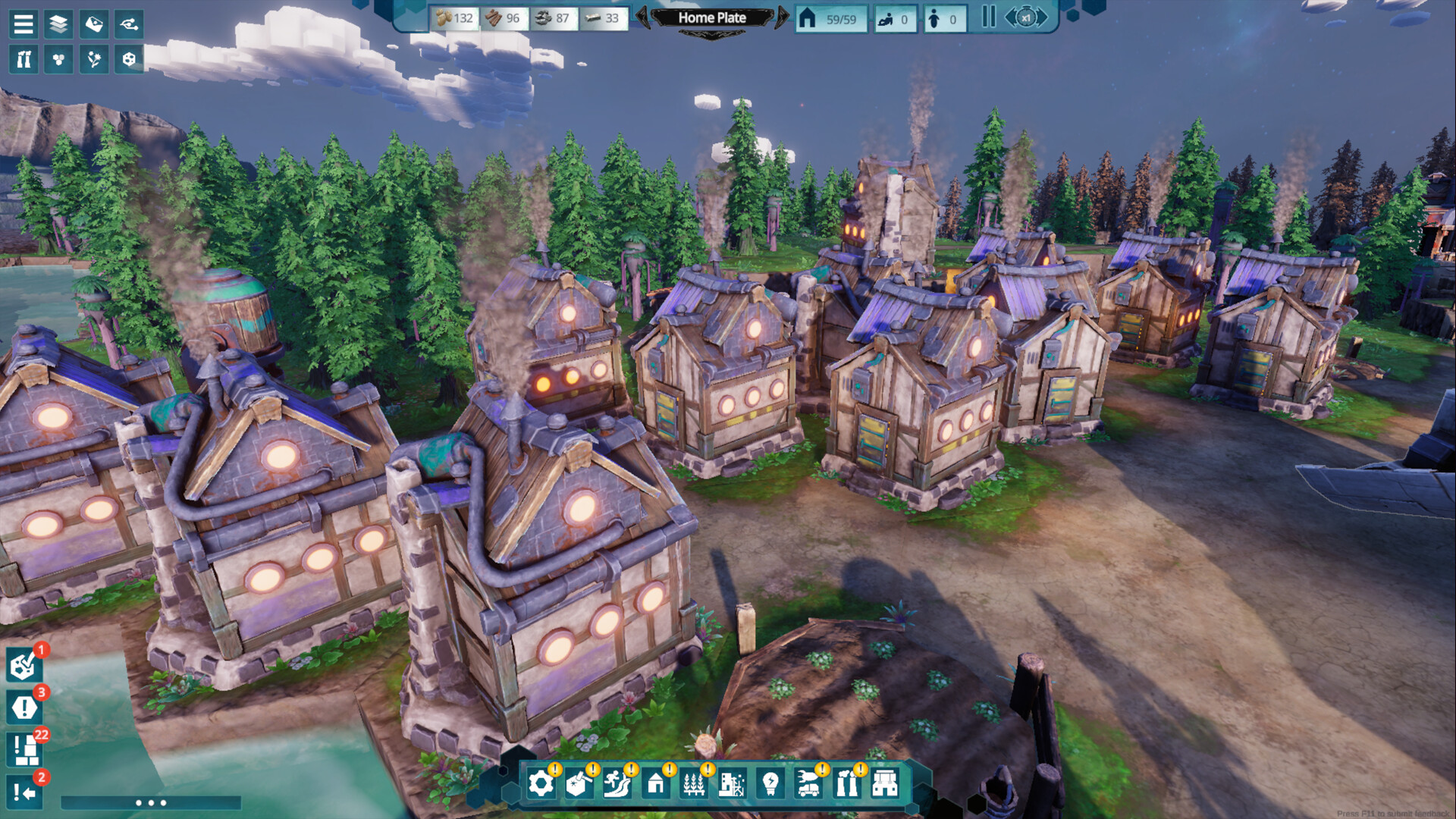Click the twin smokestacks icon in top-left
This screenshot has width=1456, height=819.
24,59
